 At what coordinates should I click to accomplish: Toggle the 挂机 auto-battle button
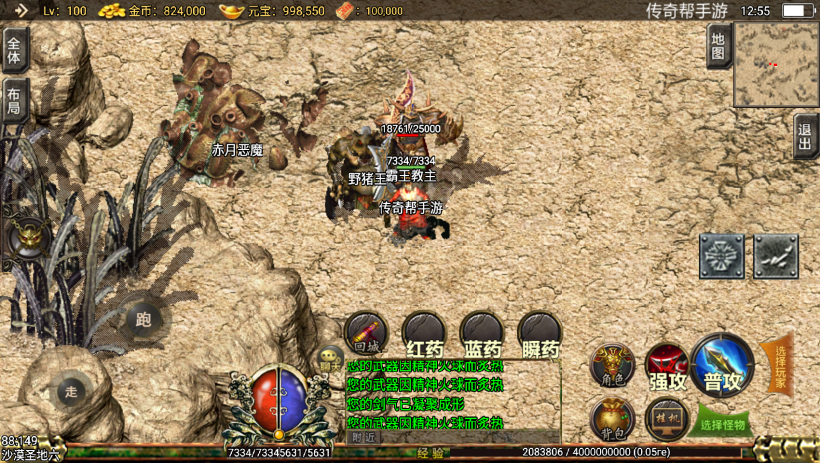[667, 419]
